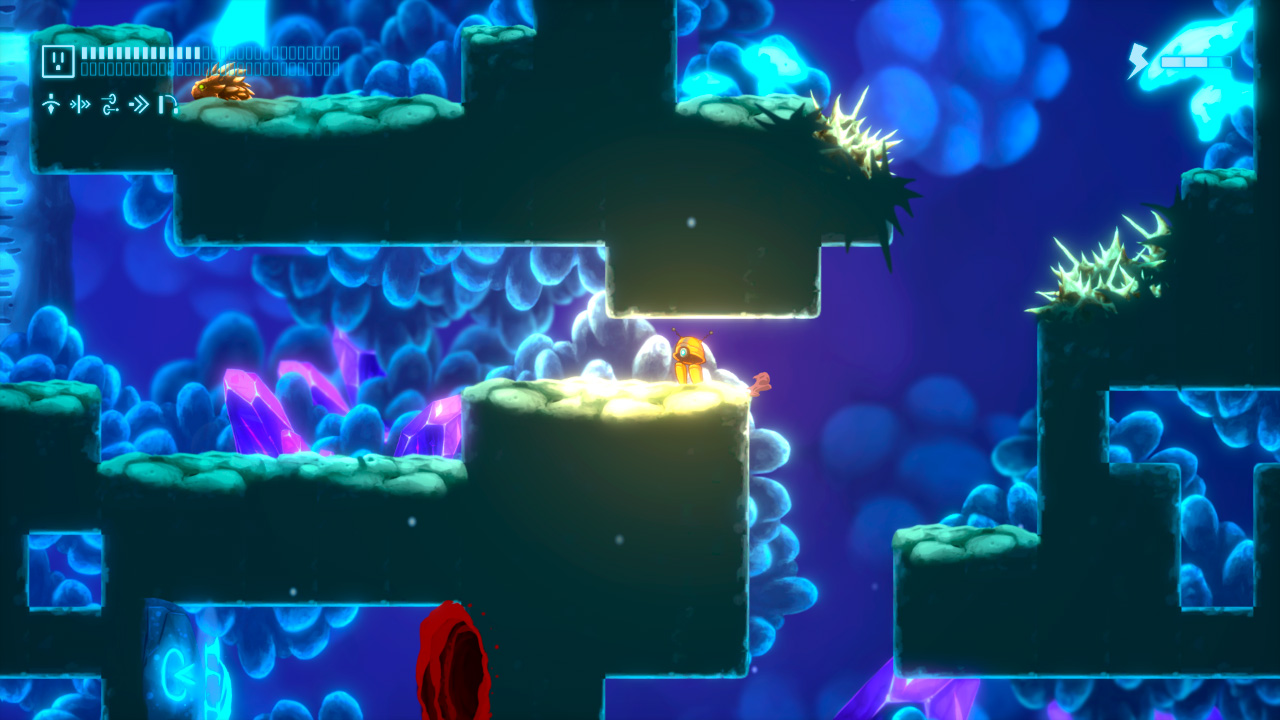Click the small worm beside the robot

[760, 385]
